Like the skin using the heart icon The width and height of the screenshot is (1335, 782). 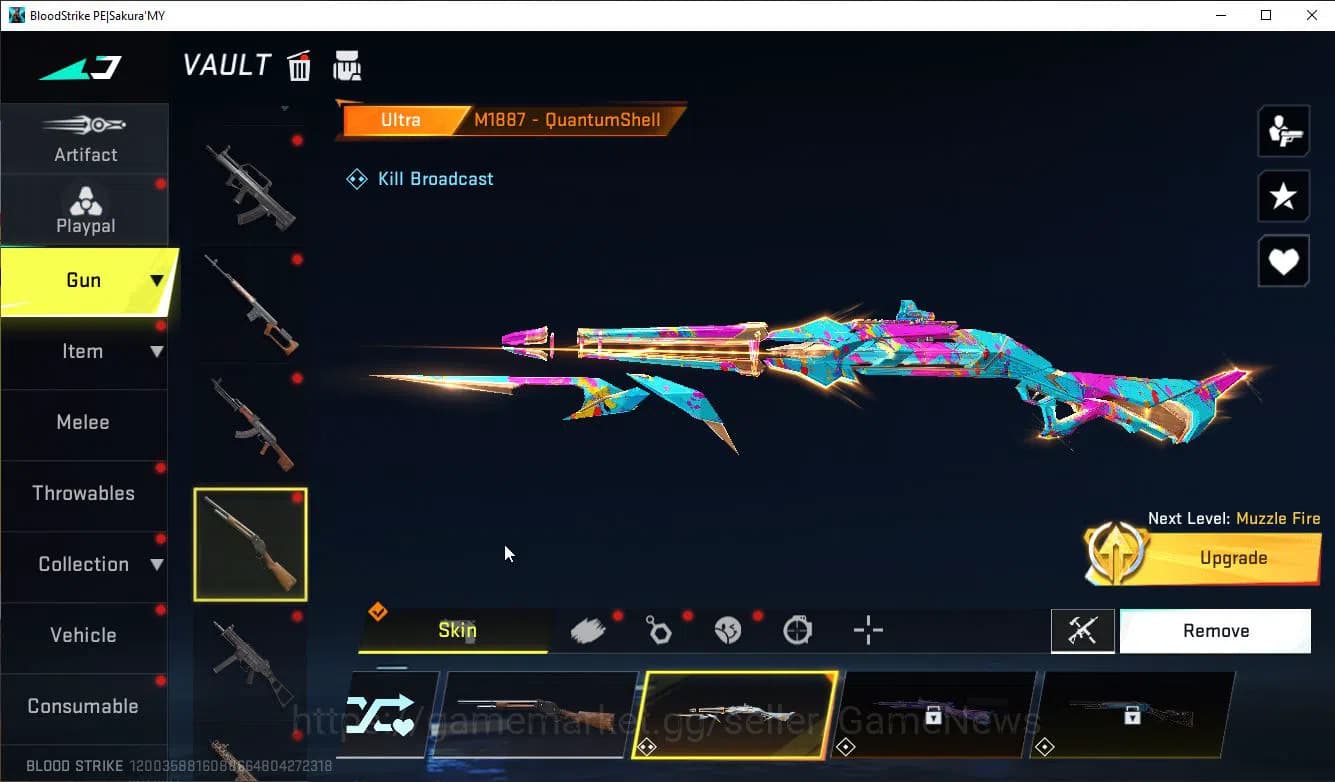[1283, 261]
